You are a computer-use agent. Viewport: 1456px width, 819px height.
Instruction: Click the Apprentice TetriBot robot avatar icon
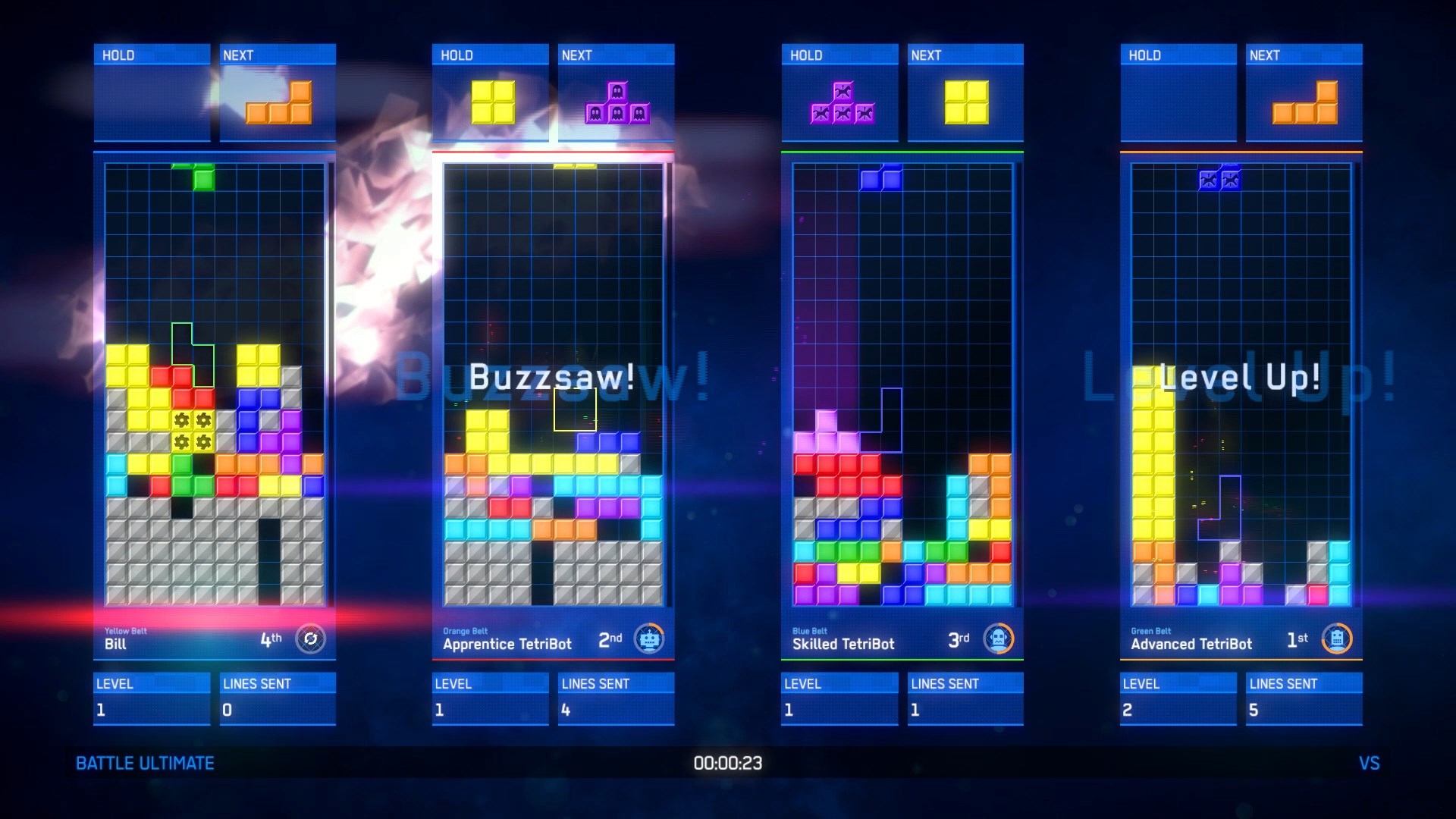651,639
